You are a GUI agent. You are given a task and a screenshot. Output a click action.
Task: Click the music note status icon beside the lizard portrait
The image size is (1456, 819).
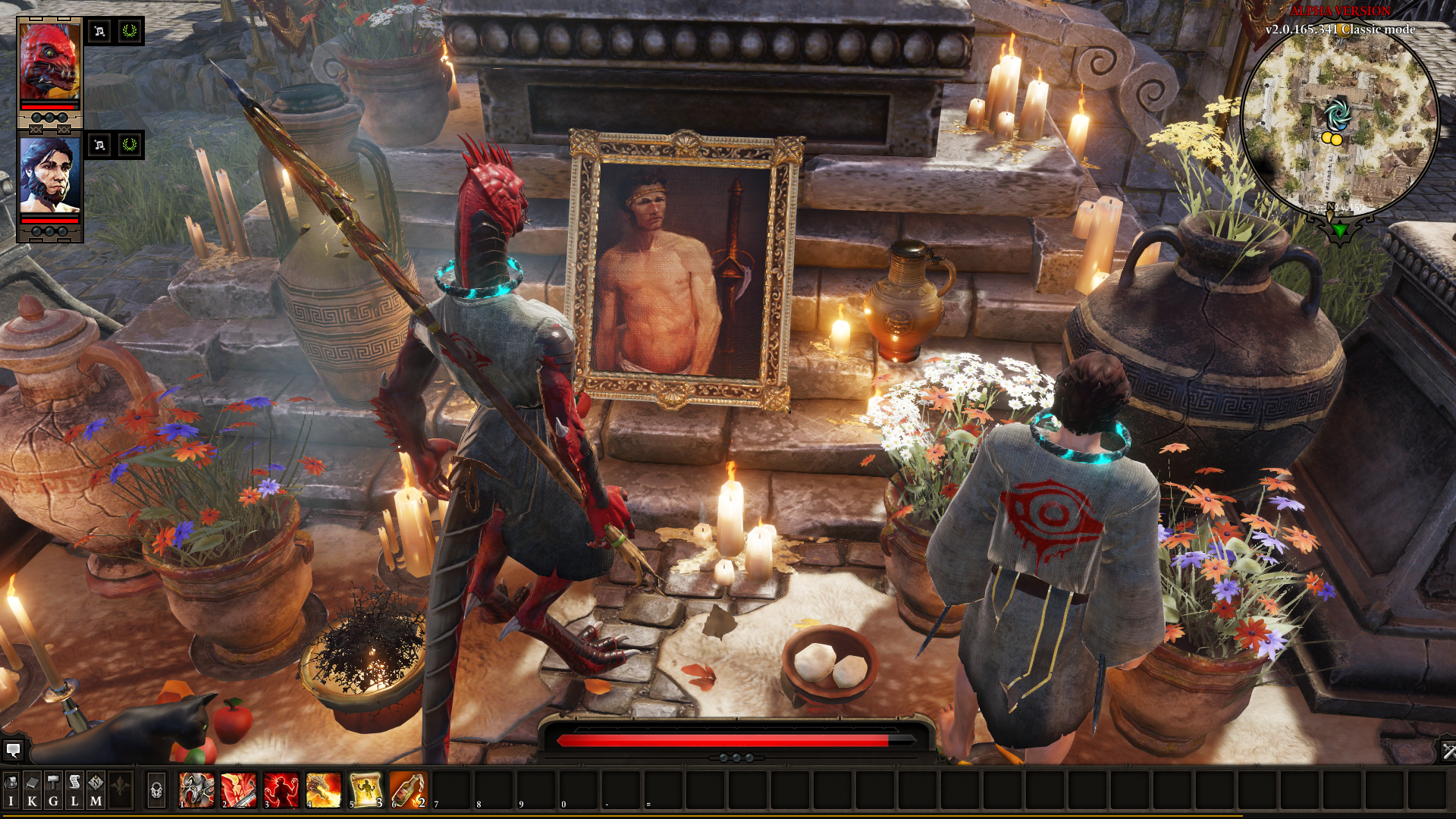[99, 31]
